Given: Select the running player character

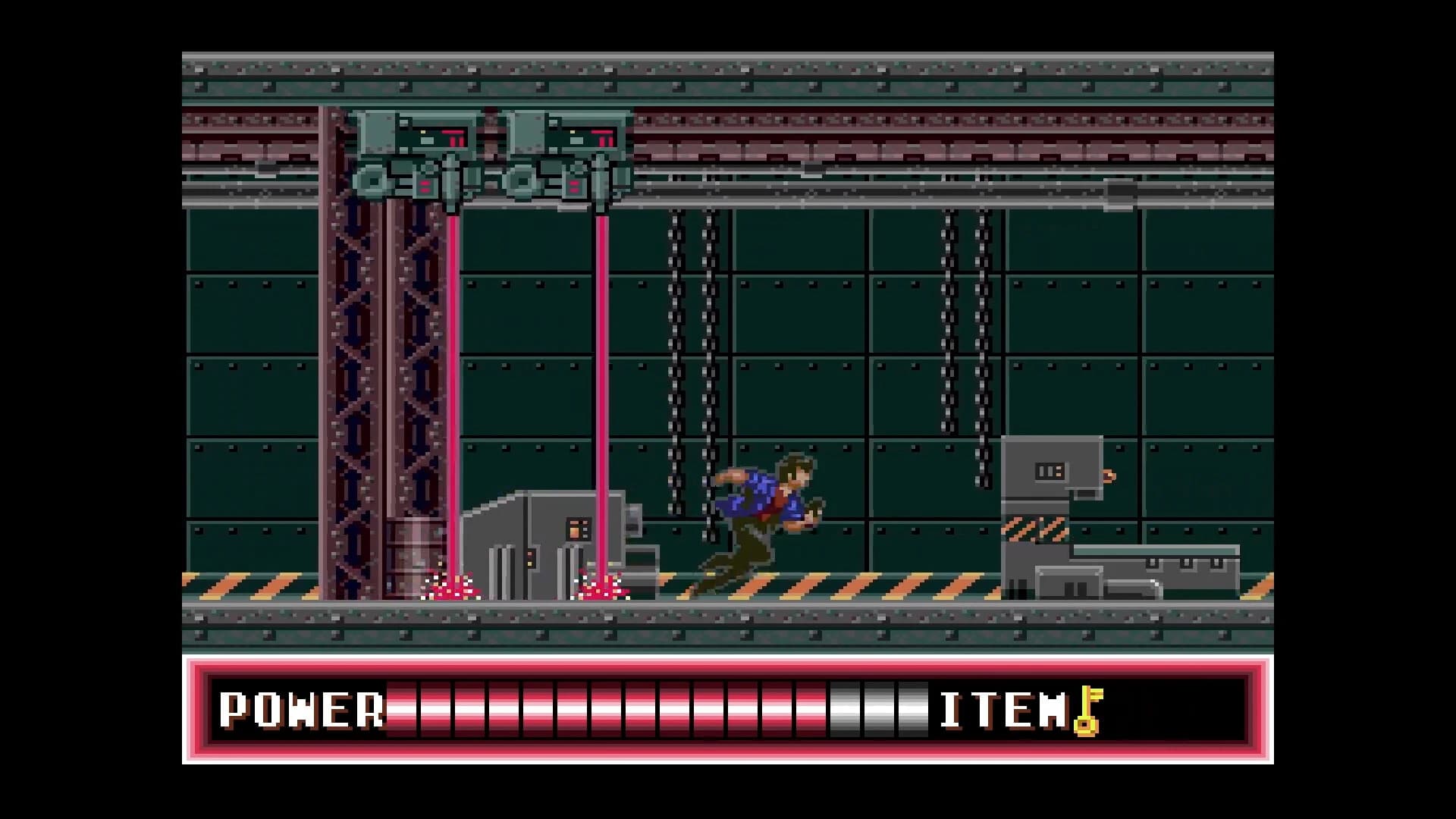Looking at the screenshot, I should pyautogui.click(x=766, y=523).
